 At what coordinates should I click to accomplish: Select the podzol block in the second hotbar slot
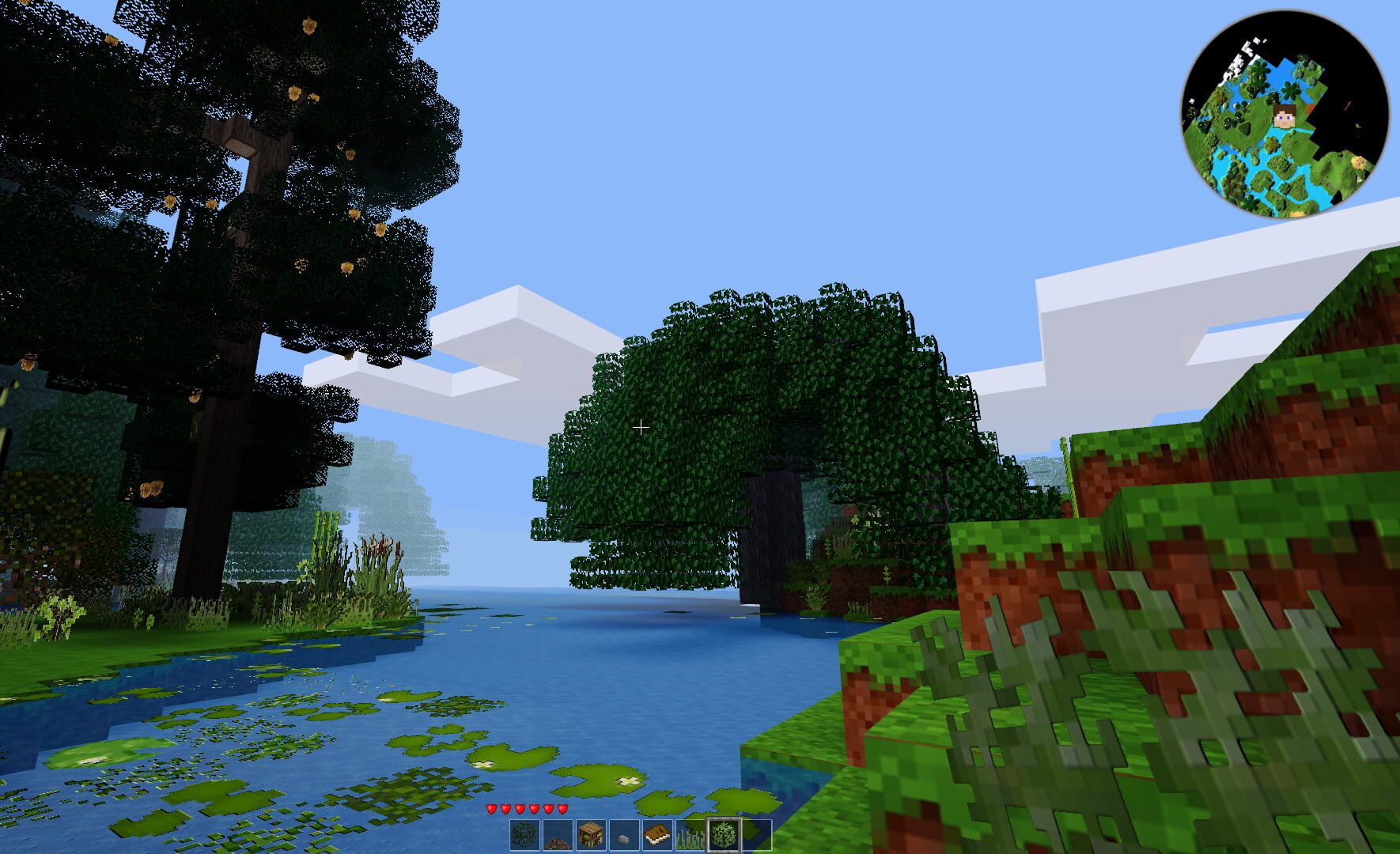pyautogui.click(x=558, y=836)
